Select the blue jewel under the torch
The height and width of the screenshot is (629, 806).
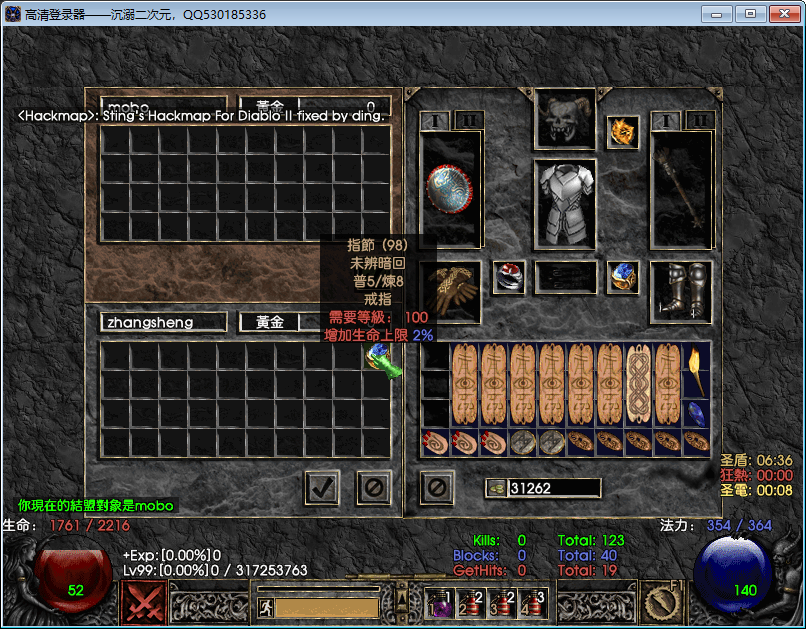pyautogui.click(x=697, y=414)
